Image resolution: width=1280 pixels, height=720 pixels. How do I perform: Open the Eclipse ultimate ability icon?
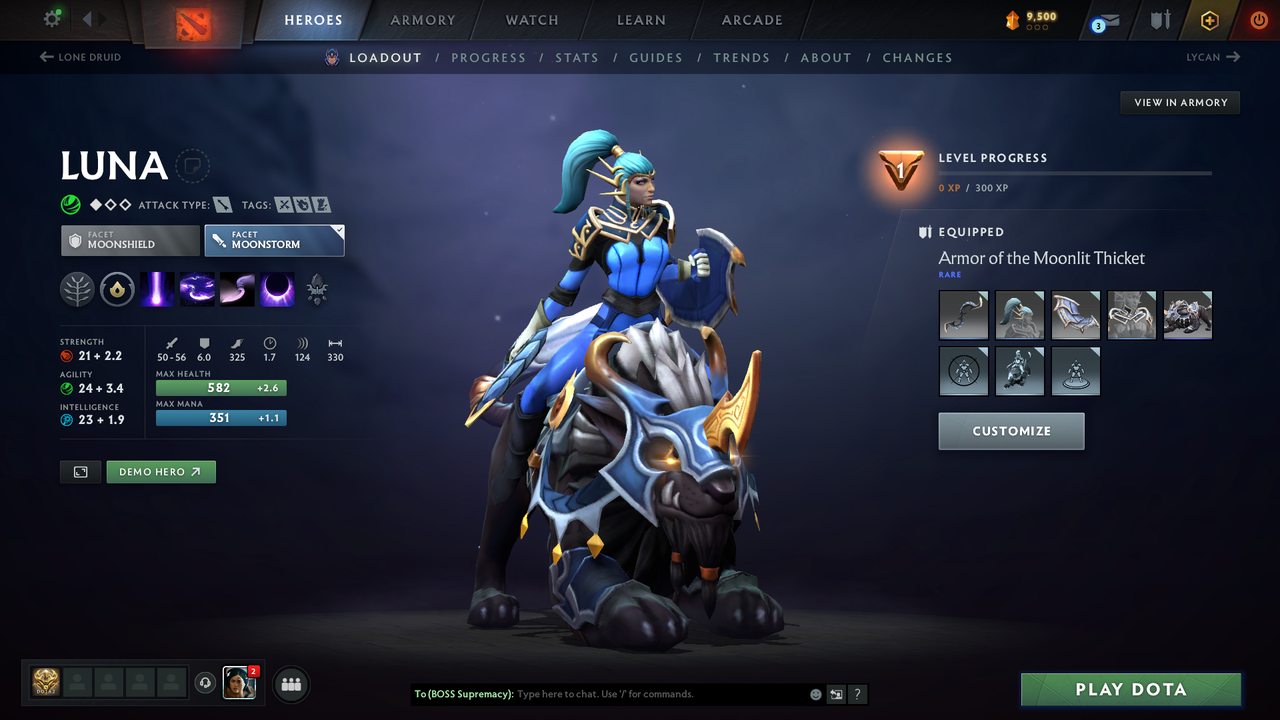(x=277, y=289)
